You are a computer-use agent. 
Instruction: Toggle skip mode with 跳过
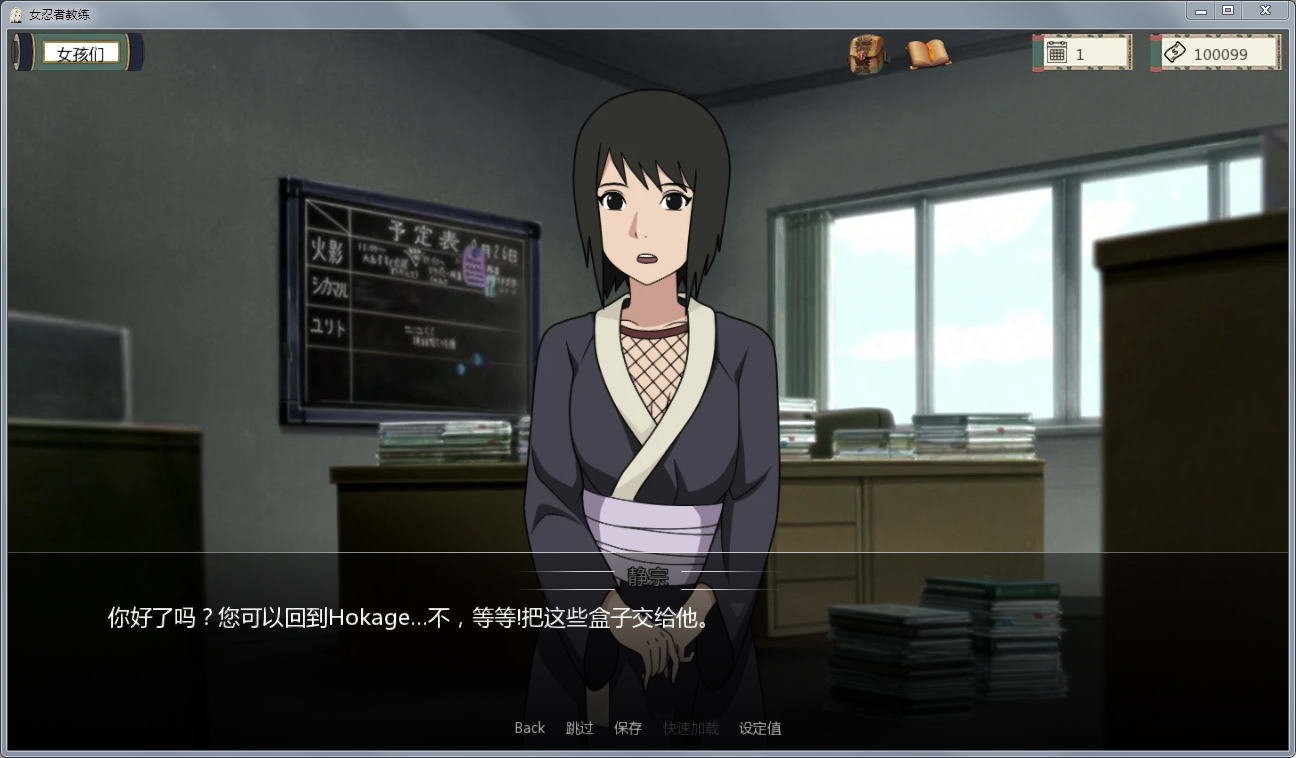click(578, 728)
